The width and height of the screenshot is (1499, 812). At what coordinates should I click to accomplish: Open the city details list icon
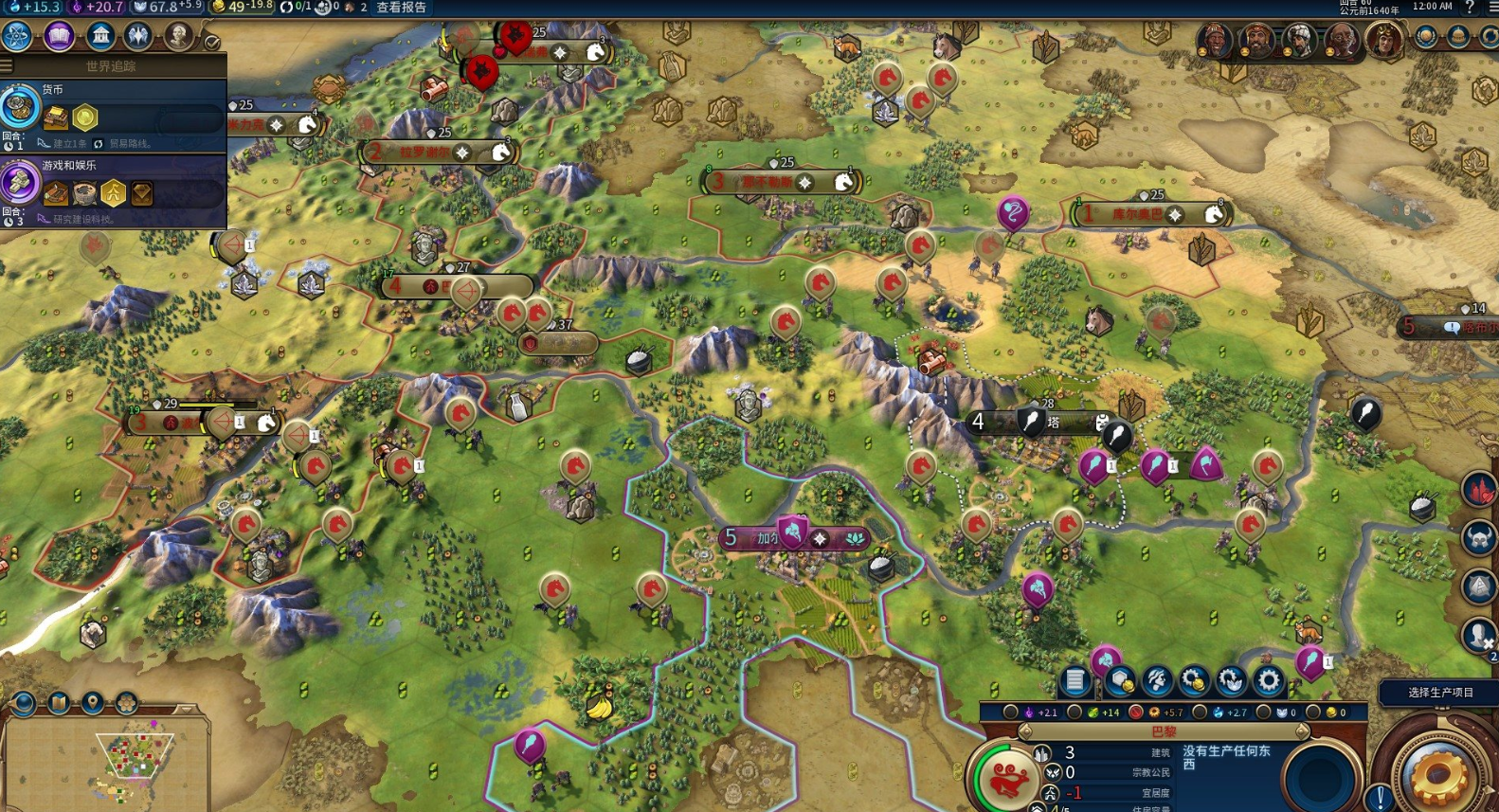tap(1075, 679)
